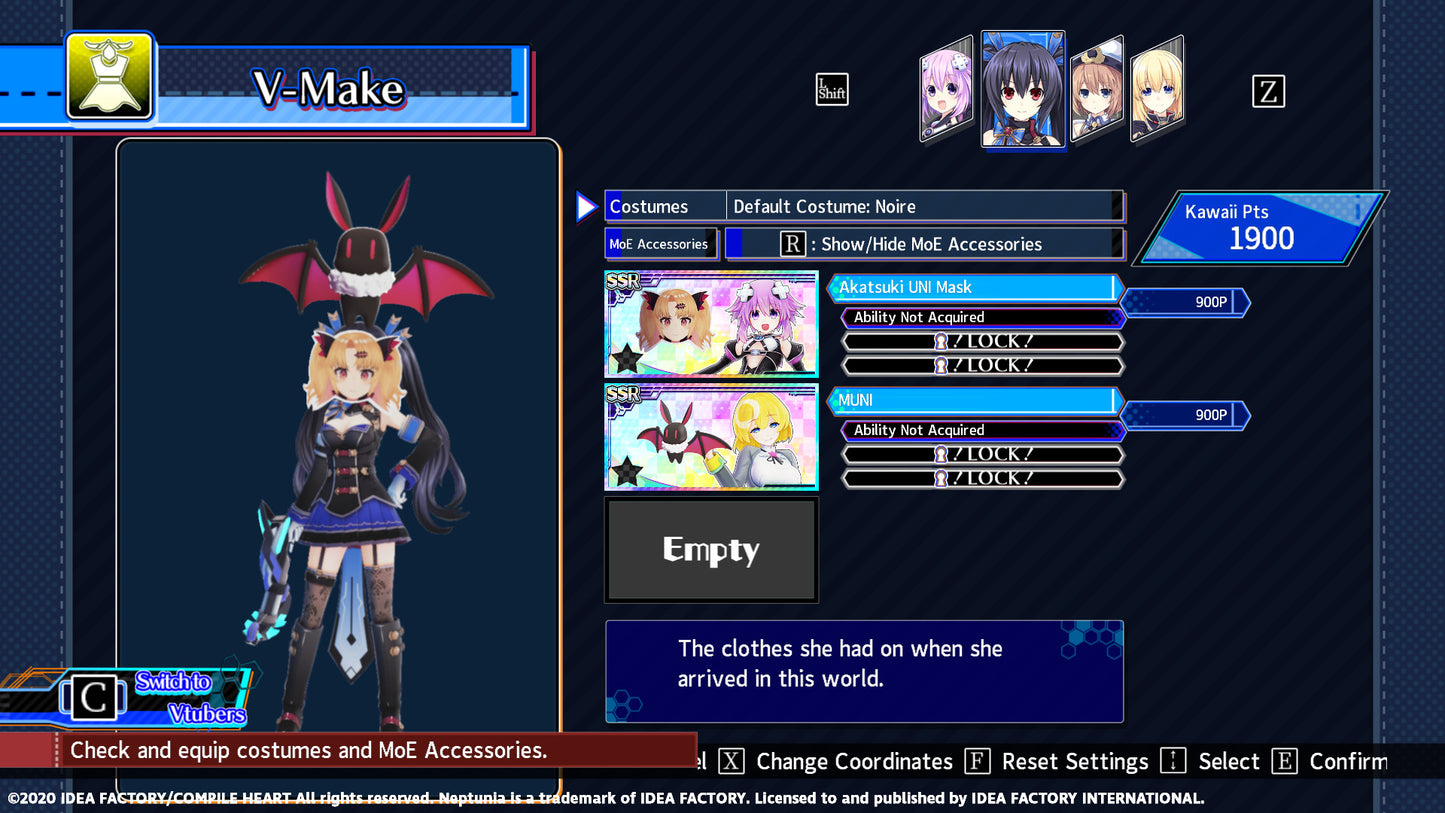Click the Shift key icon near the portraits

coord(832,89)
